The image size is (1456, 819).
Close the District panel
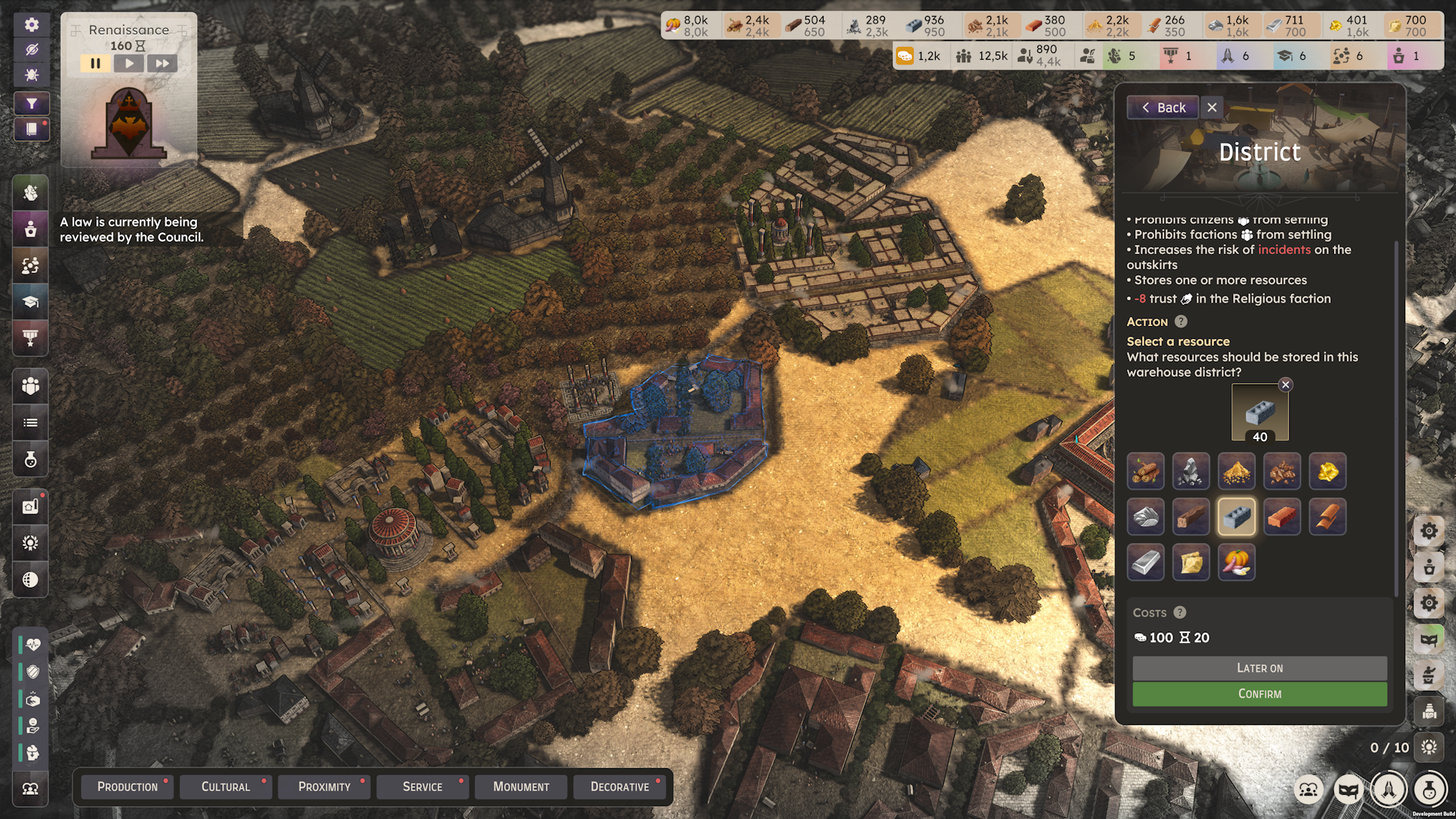pos(1212,108)
